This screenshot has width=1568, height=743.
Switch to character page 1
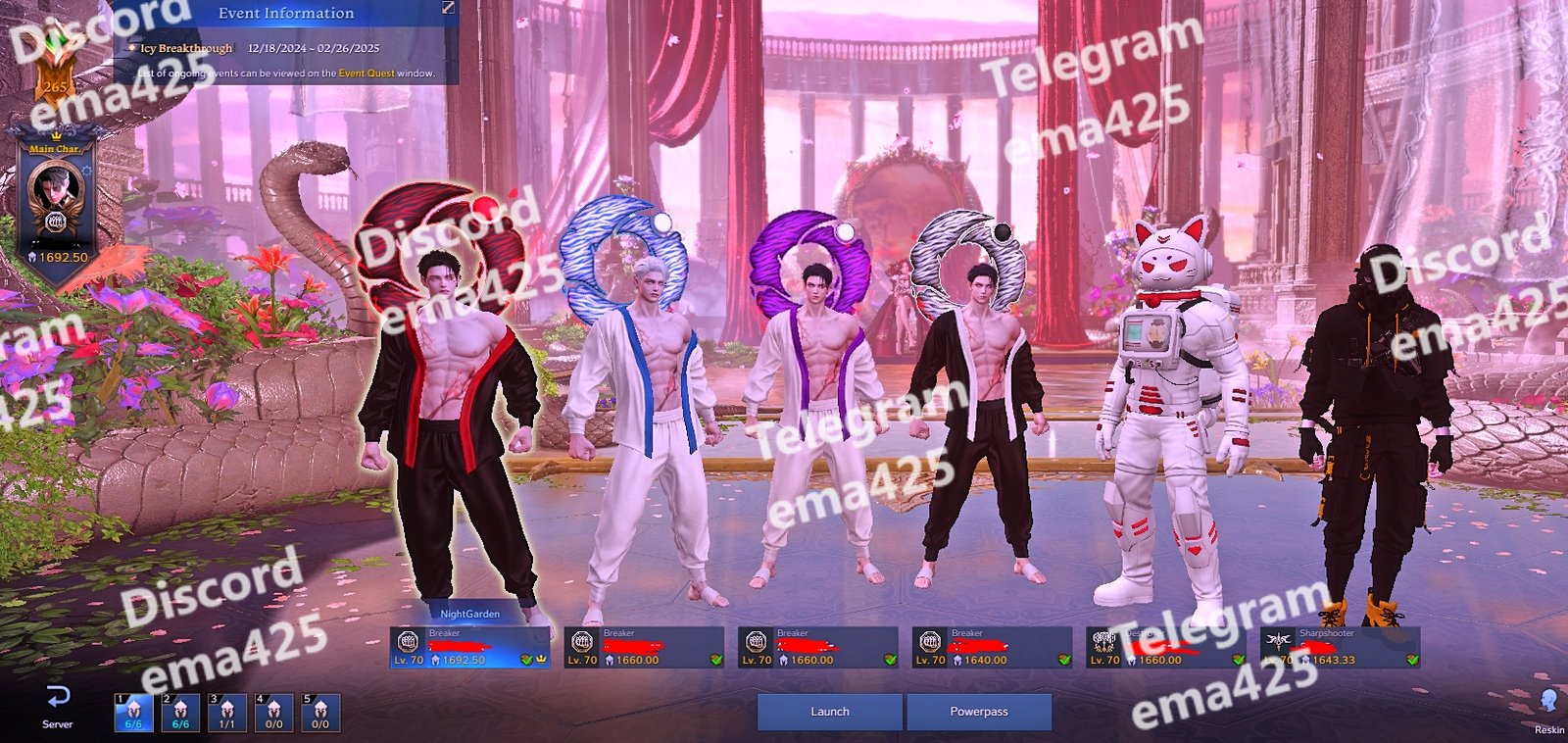point(133,712)
